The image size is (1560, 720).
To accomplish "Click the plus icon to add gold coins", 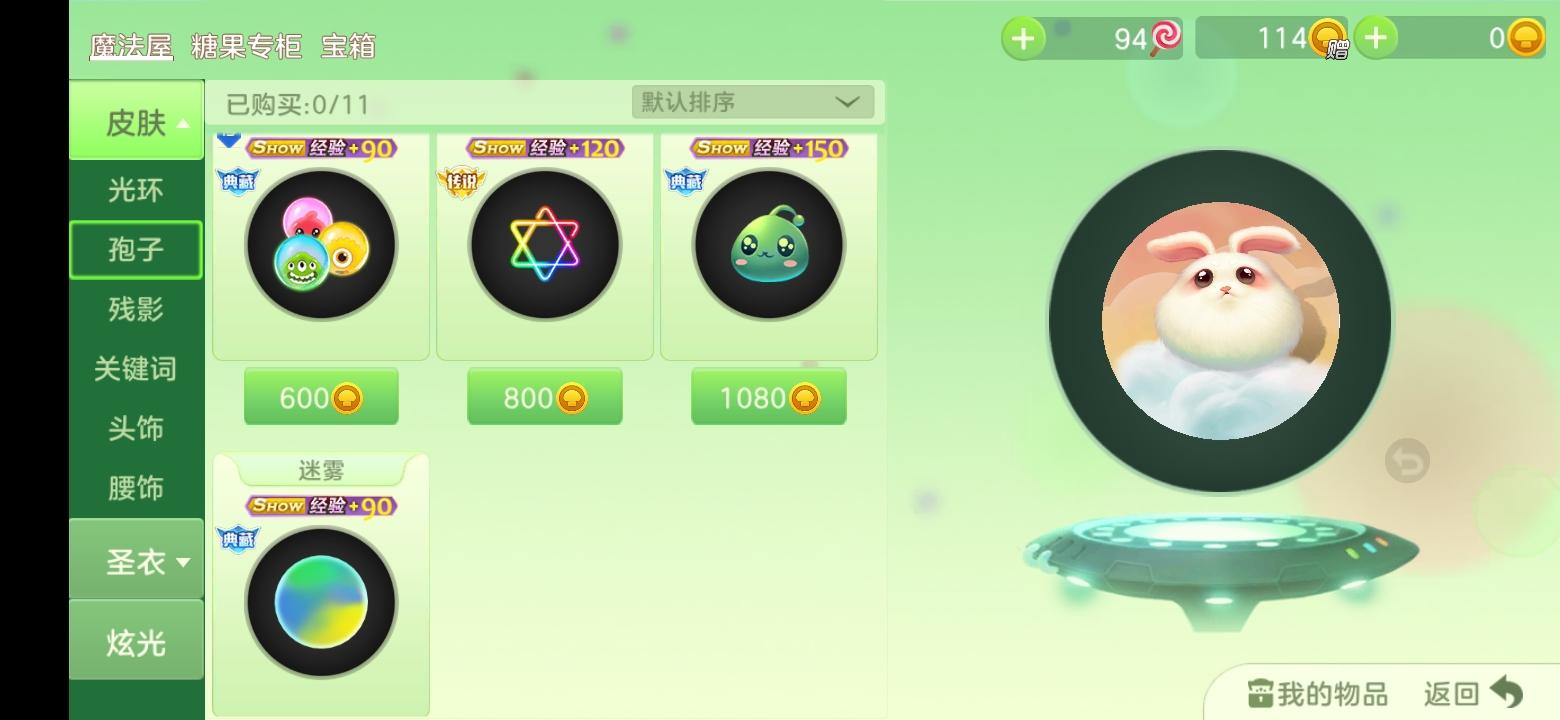I will [x=1377, y=38].
